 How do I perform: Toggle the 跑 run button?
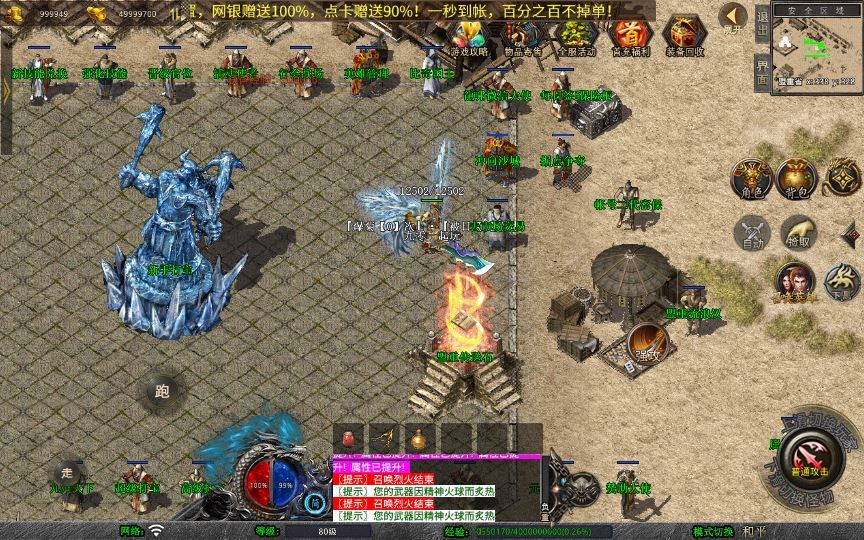pos(162,392)
